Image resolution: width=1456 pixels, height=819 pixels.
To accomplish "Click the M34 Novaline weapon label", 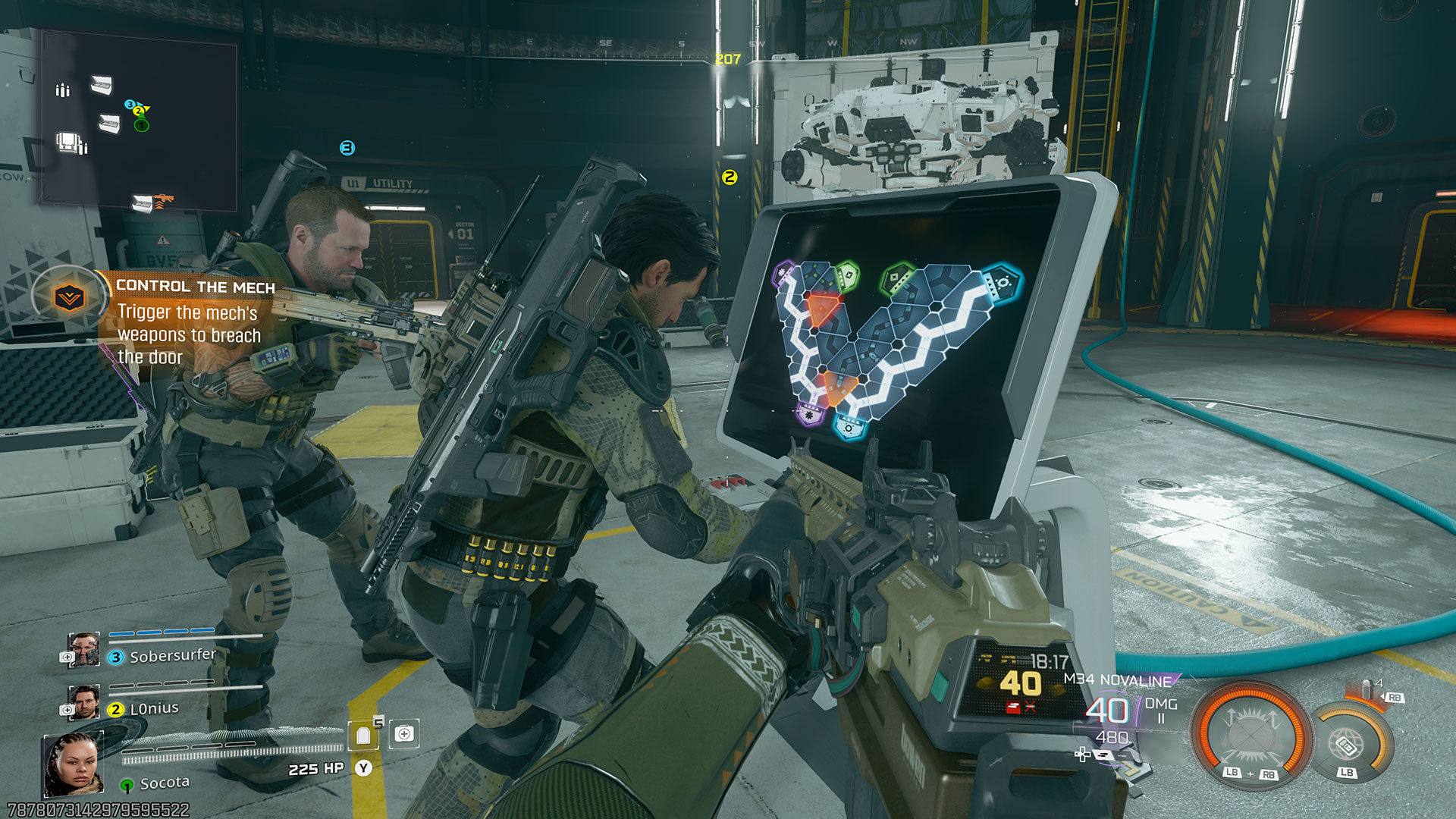I will coord(1117,679).
